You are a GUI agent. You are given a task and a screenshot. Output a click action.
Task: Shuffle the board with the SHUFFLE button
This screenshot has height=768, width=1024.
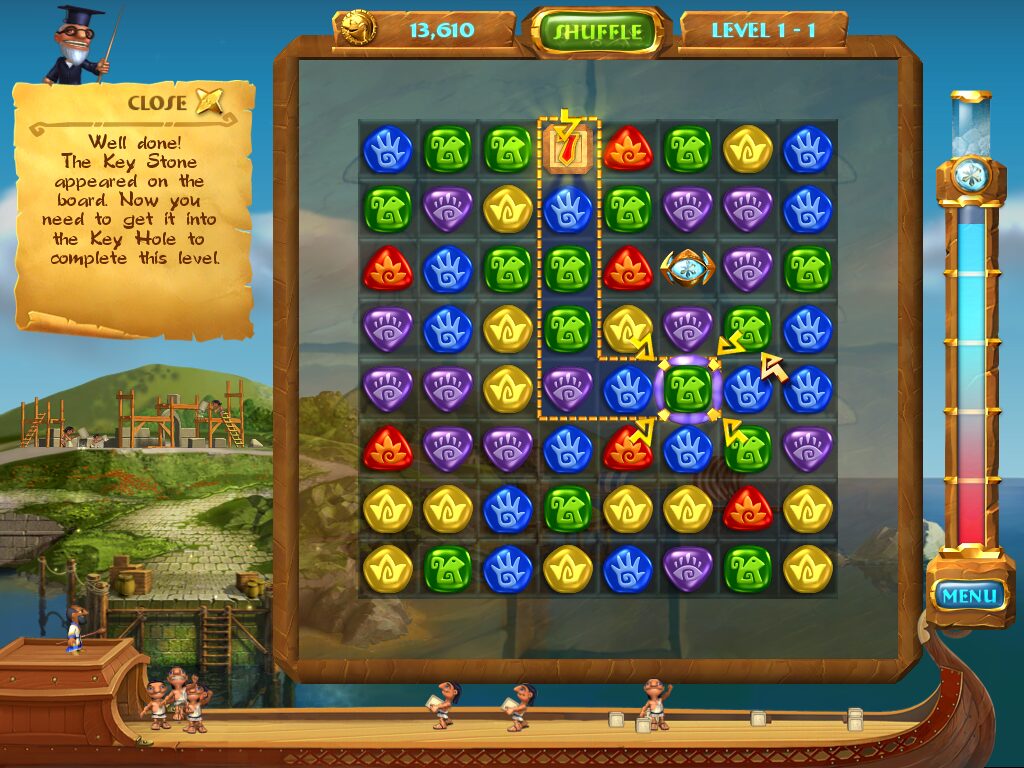(598, 31)
